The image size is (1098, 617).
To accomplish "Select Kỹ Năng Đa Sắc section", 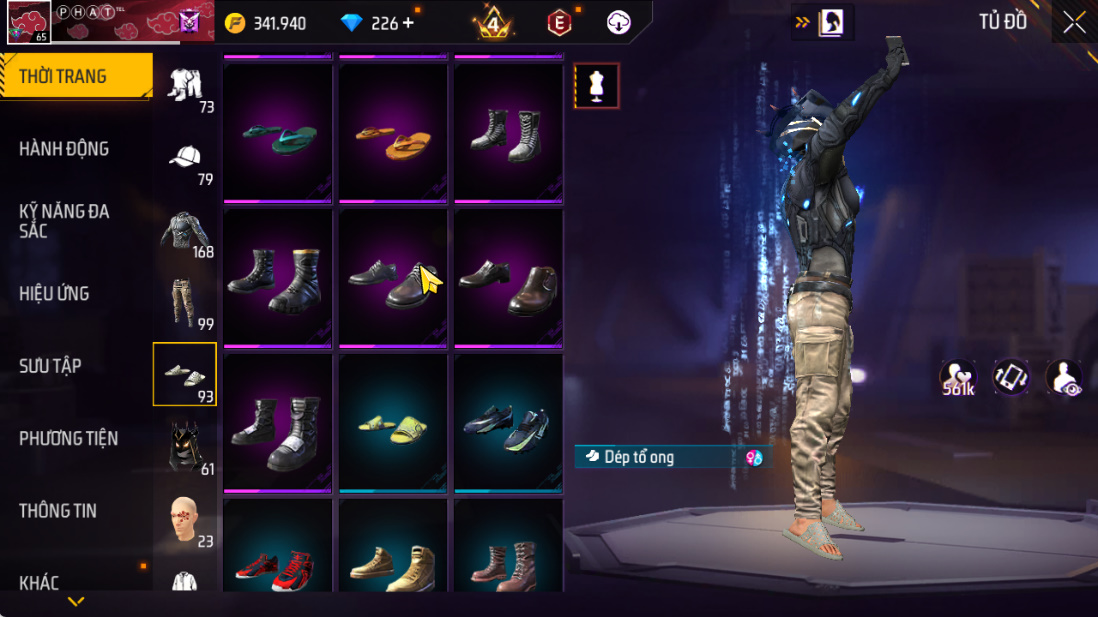I will coord(64,221).
